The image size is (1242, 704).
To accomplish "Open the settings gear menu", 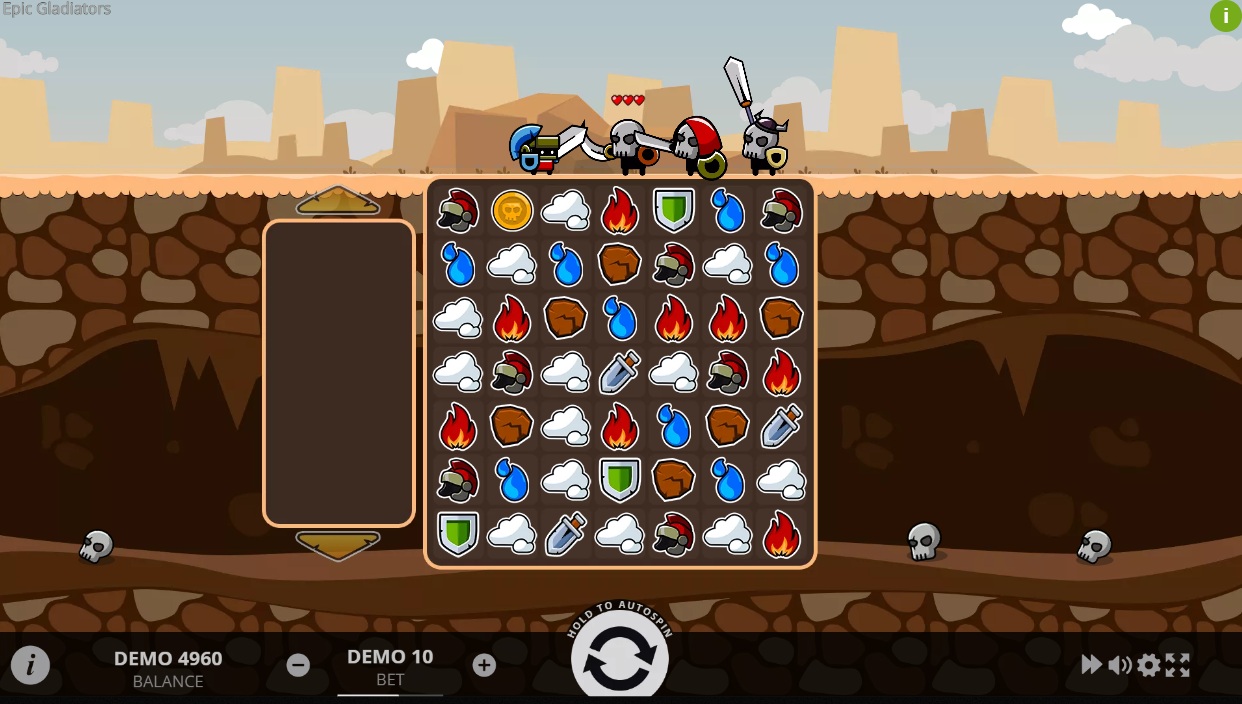I will tap(1149, 665).
